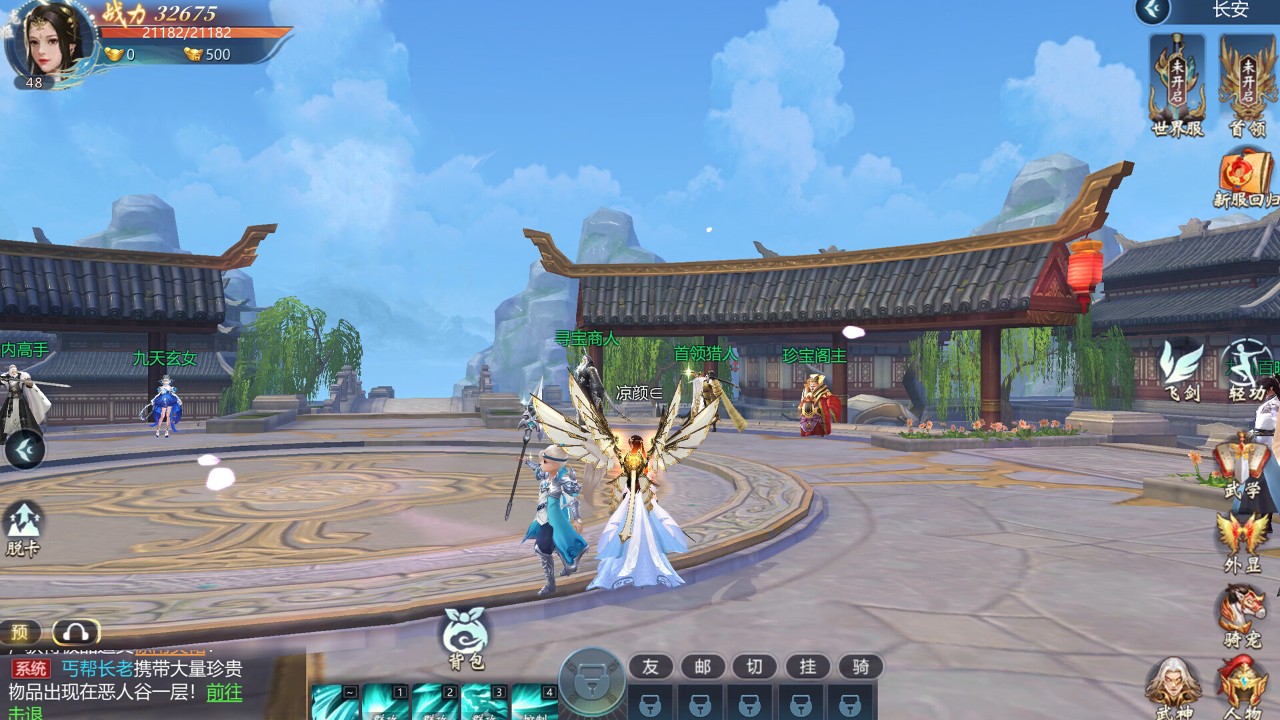Open the 骑宠 mount and pet menu

(1243, 614)
